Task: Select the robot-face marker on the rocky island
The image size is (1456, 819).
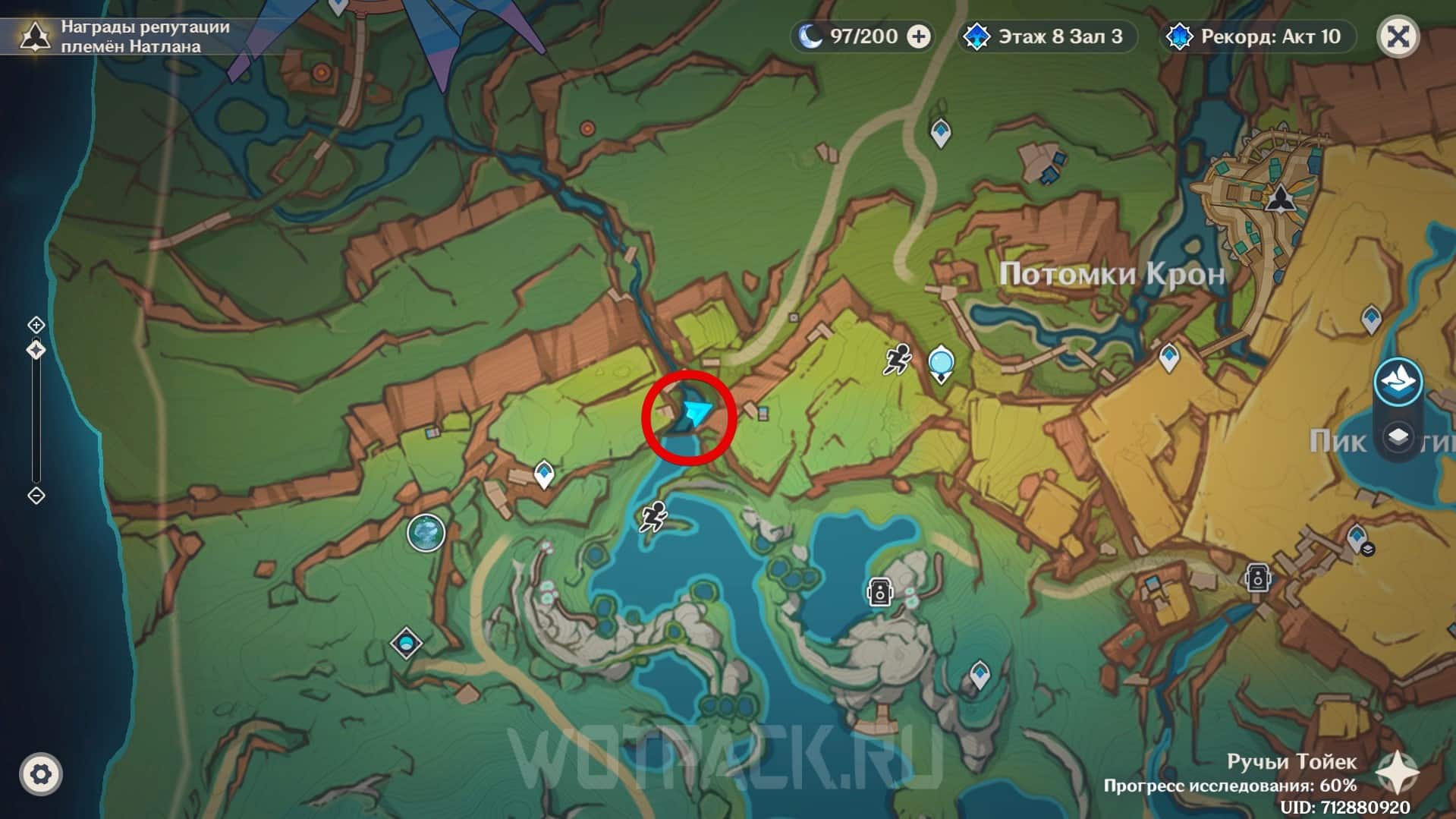Action: [879, 591]
